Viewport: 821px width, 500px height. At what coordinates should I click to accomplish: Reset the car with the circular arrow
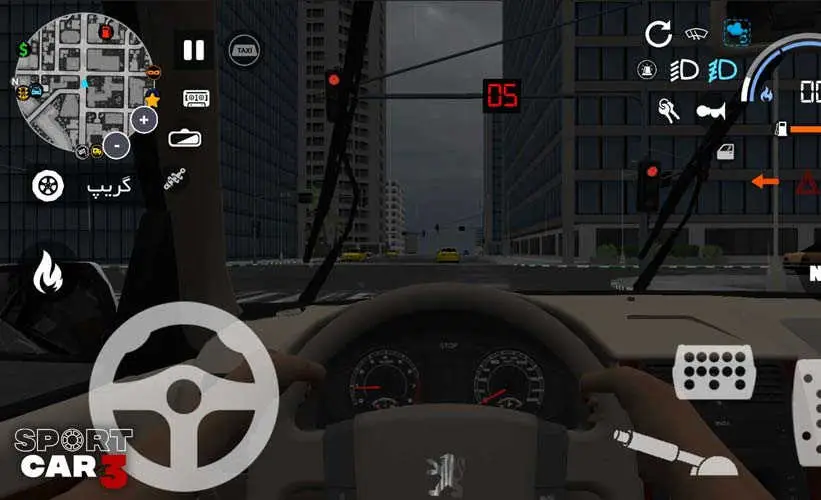tap(658, 35)
